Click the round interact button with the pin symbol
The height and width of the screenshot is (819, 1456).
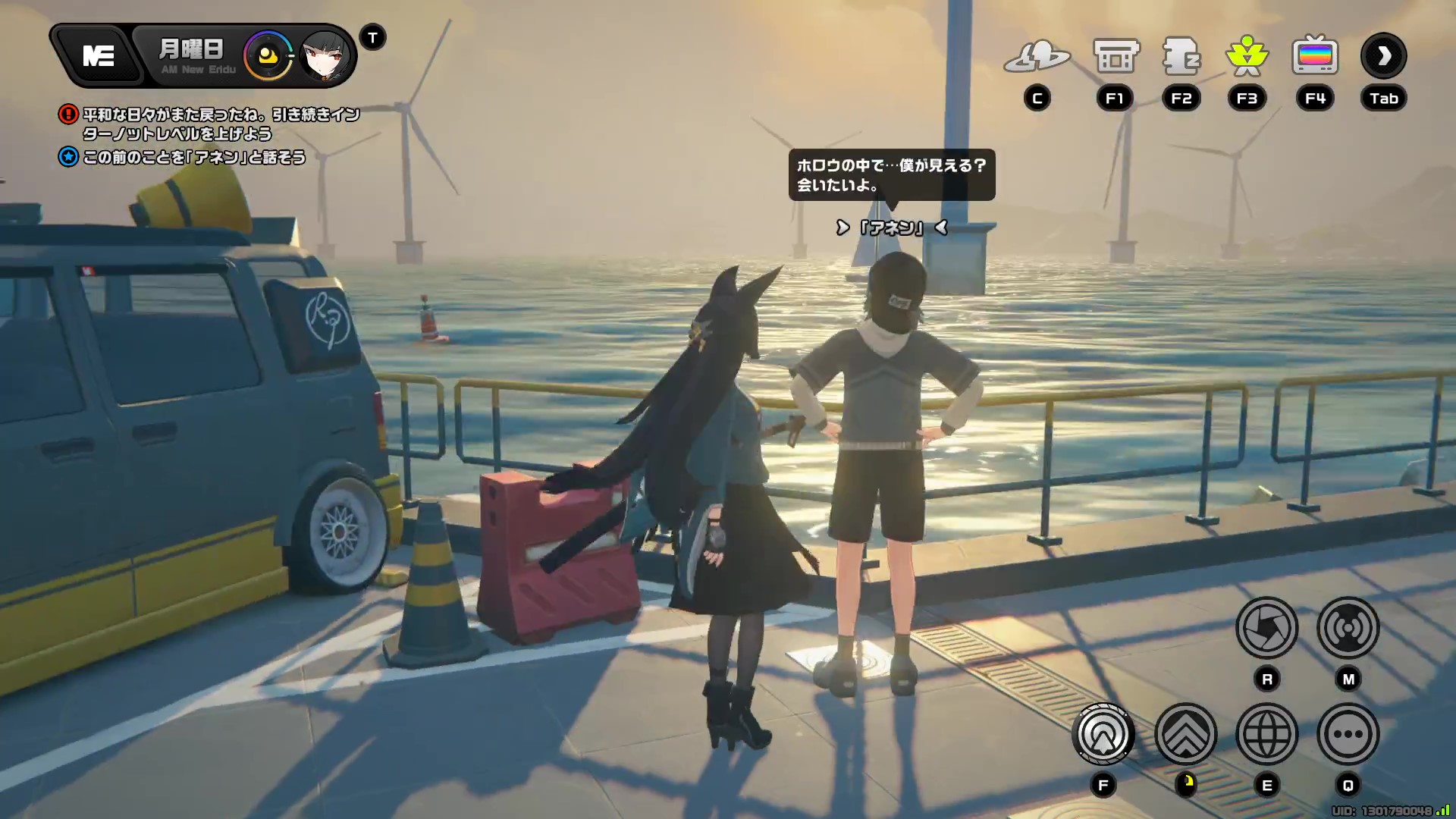[x=1103, y=734]
